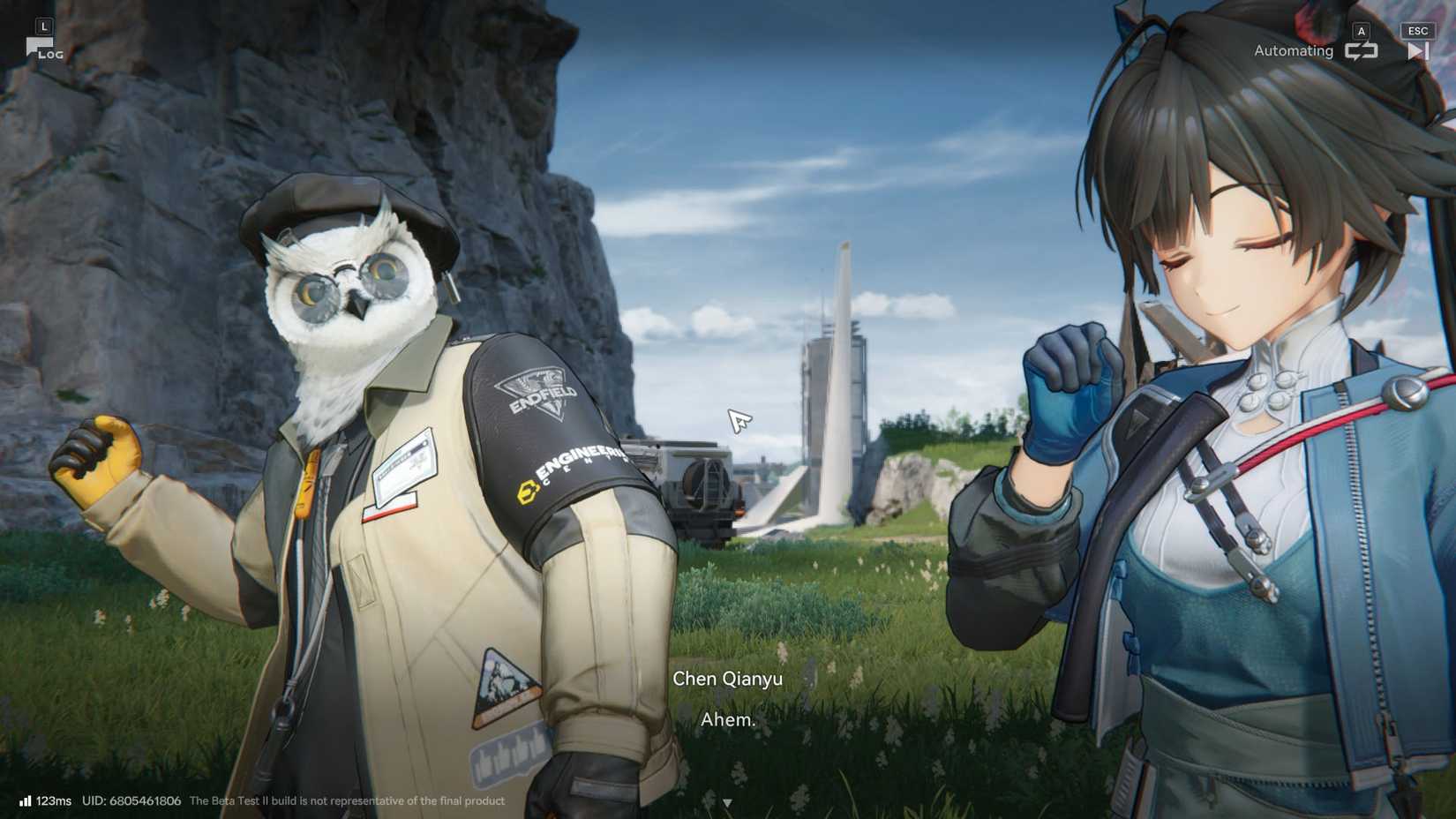Screen dimensions: 1456x819
Task: Click the ESC key badge to open menu
Action: (x=1417, y=29)
